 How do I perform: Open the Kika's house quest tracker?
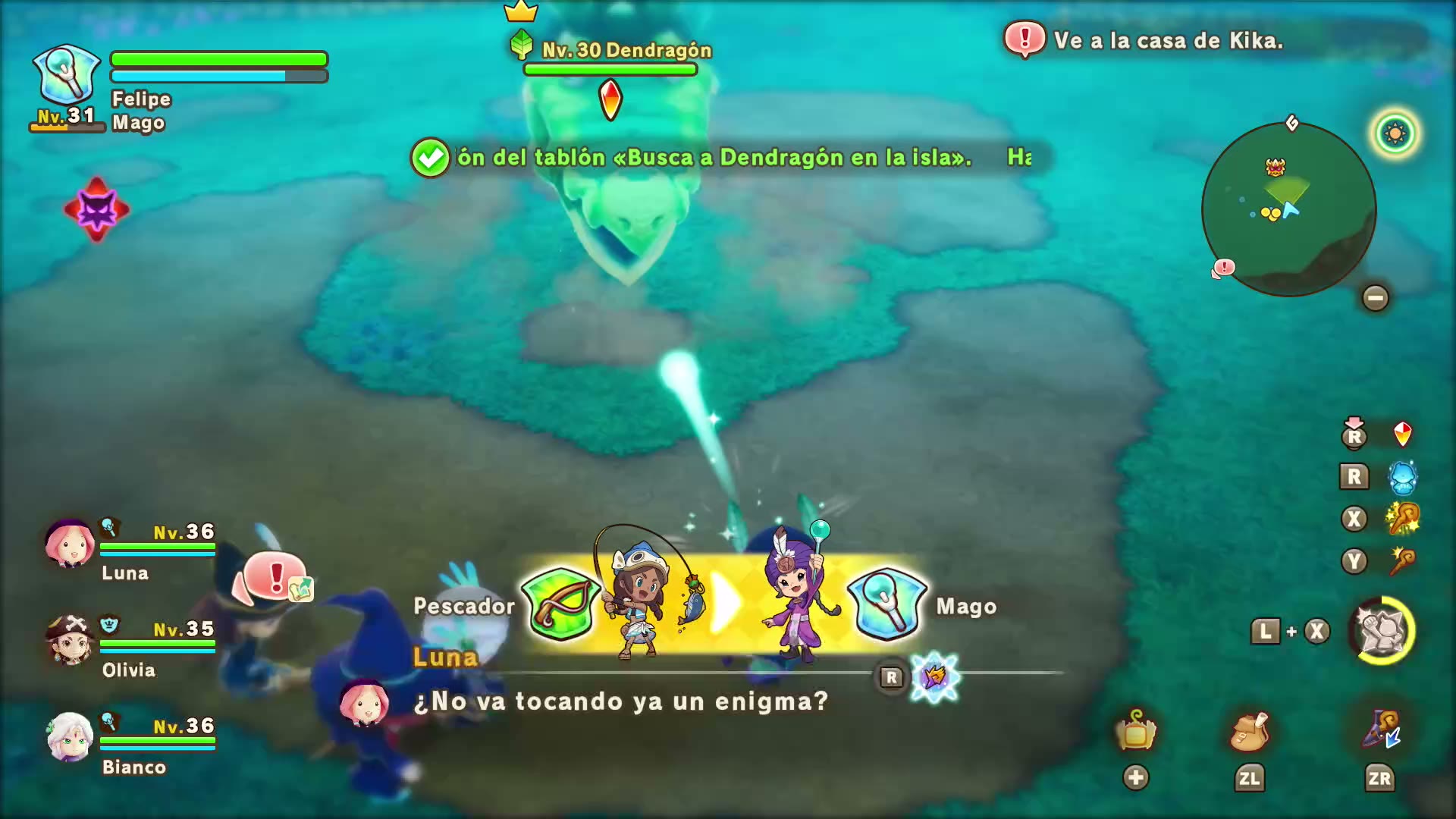1145,40
